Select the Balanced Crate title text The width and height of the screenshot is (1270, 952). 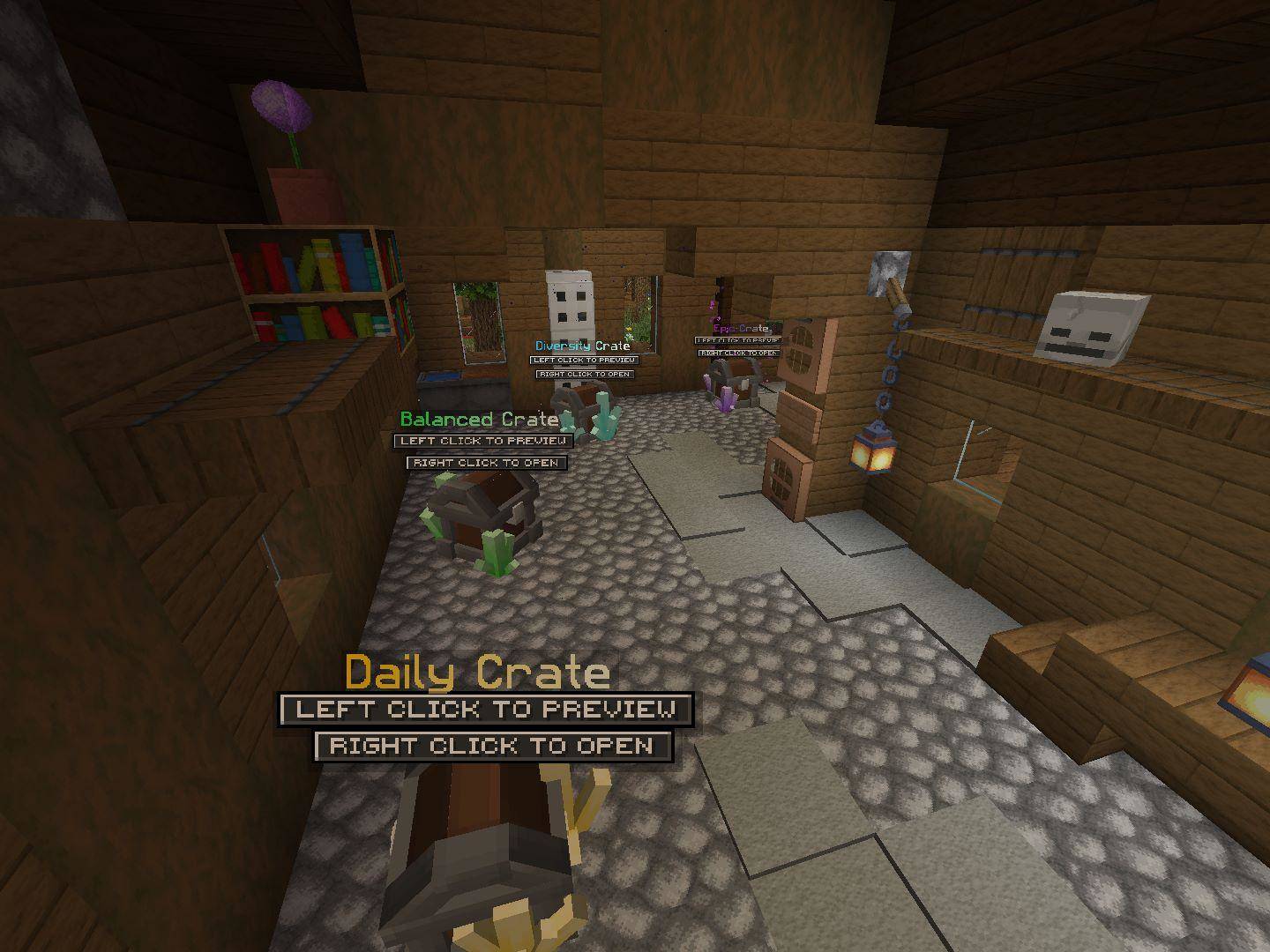pyautogui.click(x=479, y=420)
